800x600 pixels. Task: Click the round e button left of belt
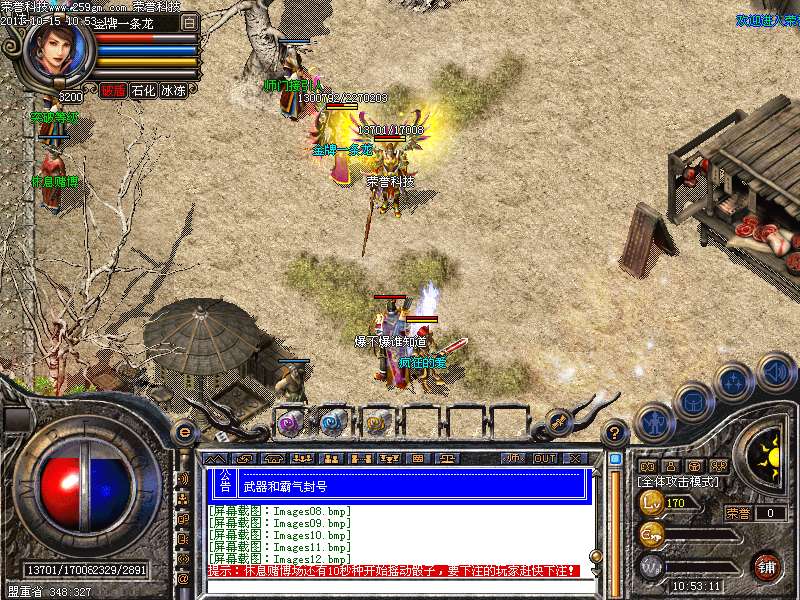(184, 432)
